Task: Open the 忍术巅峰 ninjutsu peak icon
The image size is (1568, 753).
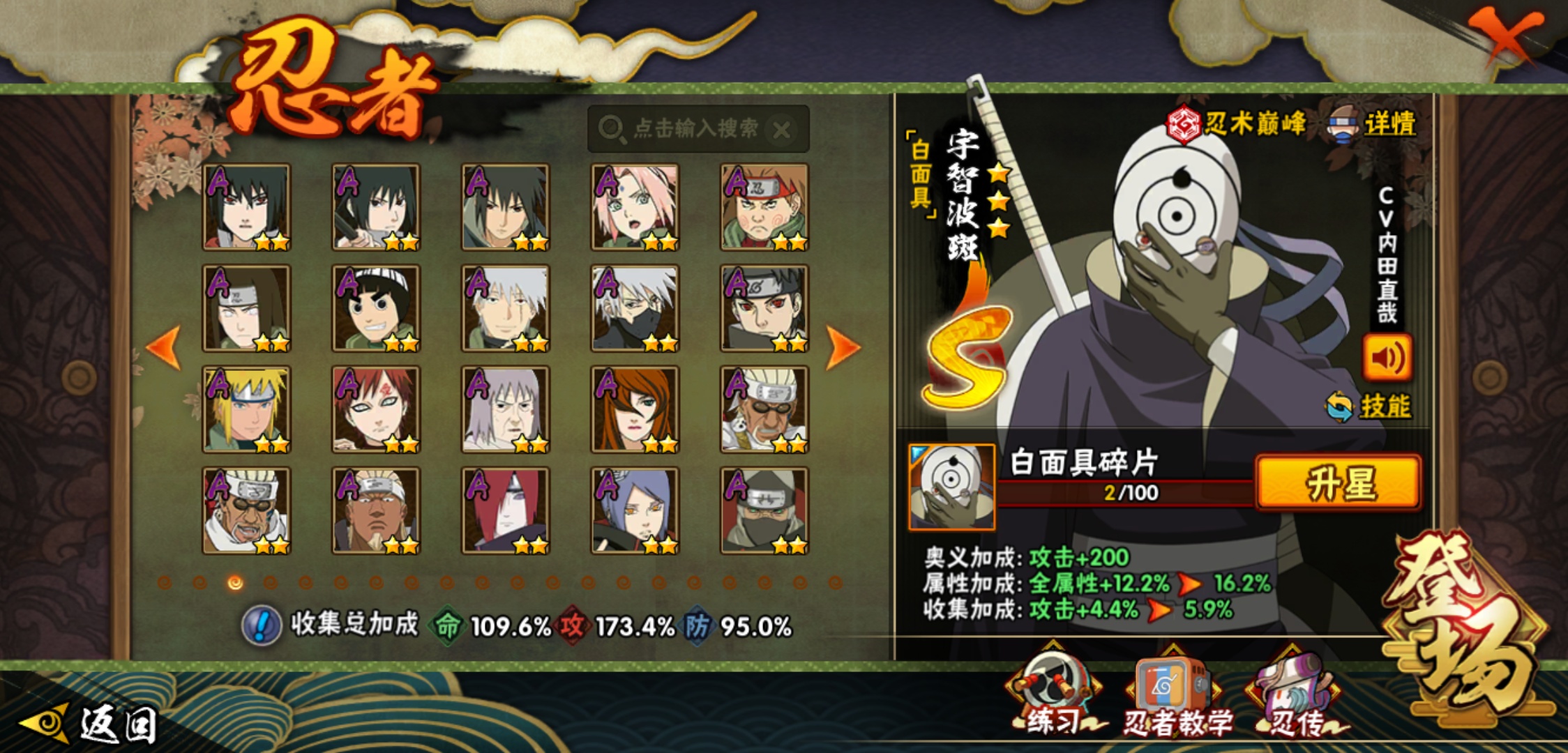Action: point(1236,124)
